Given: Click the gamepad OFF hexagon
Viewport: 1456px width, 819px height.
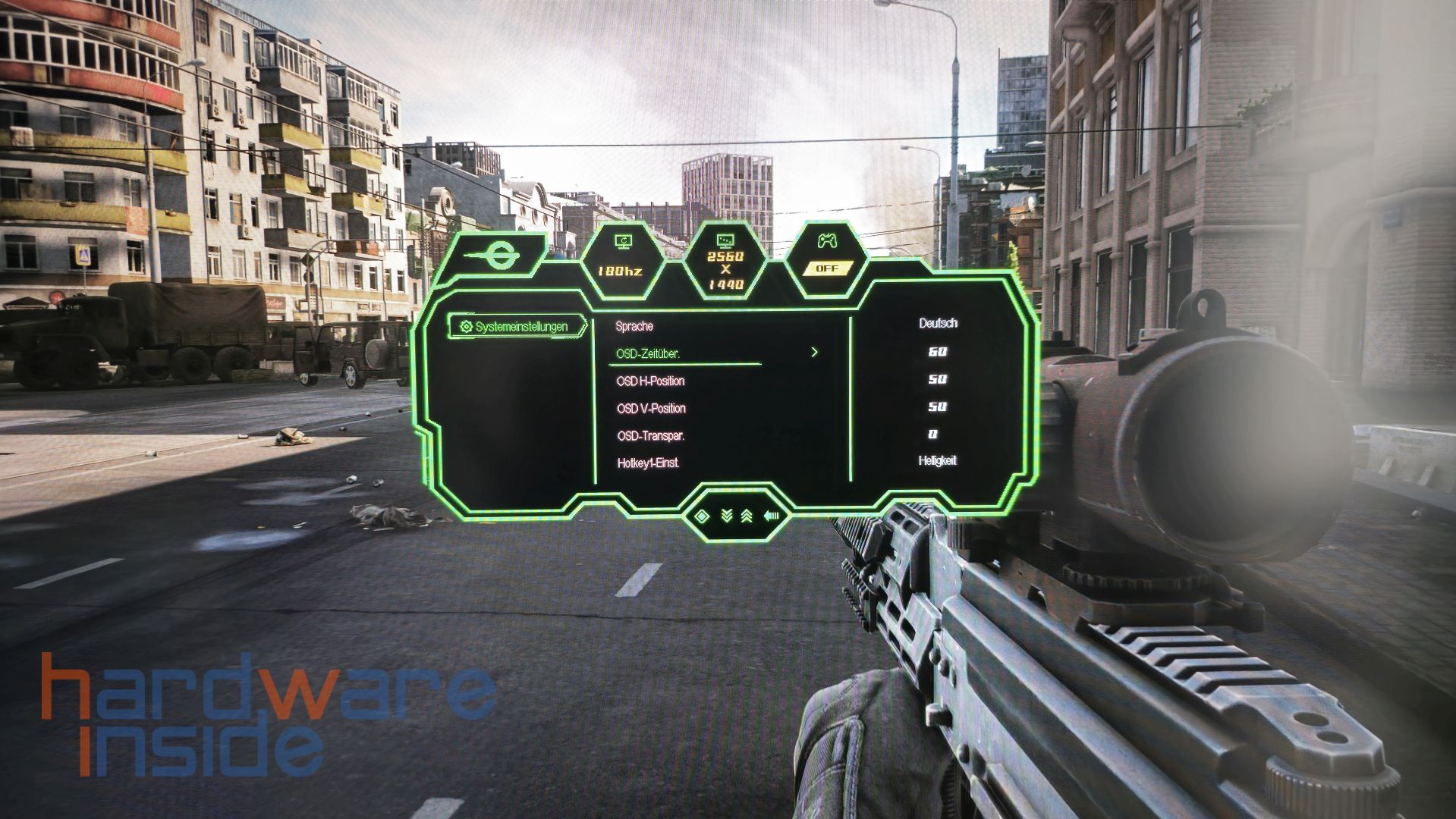Looking at the screenshot, I should [826, 258].
